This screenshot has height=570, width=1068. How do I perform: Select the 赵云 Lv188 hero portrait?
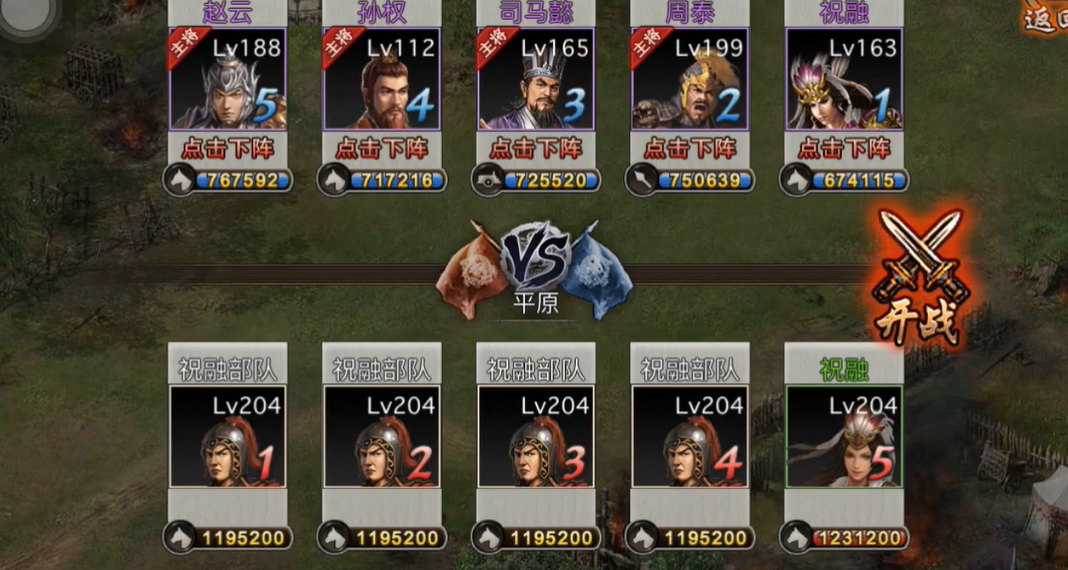[x=228, y=80]
